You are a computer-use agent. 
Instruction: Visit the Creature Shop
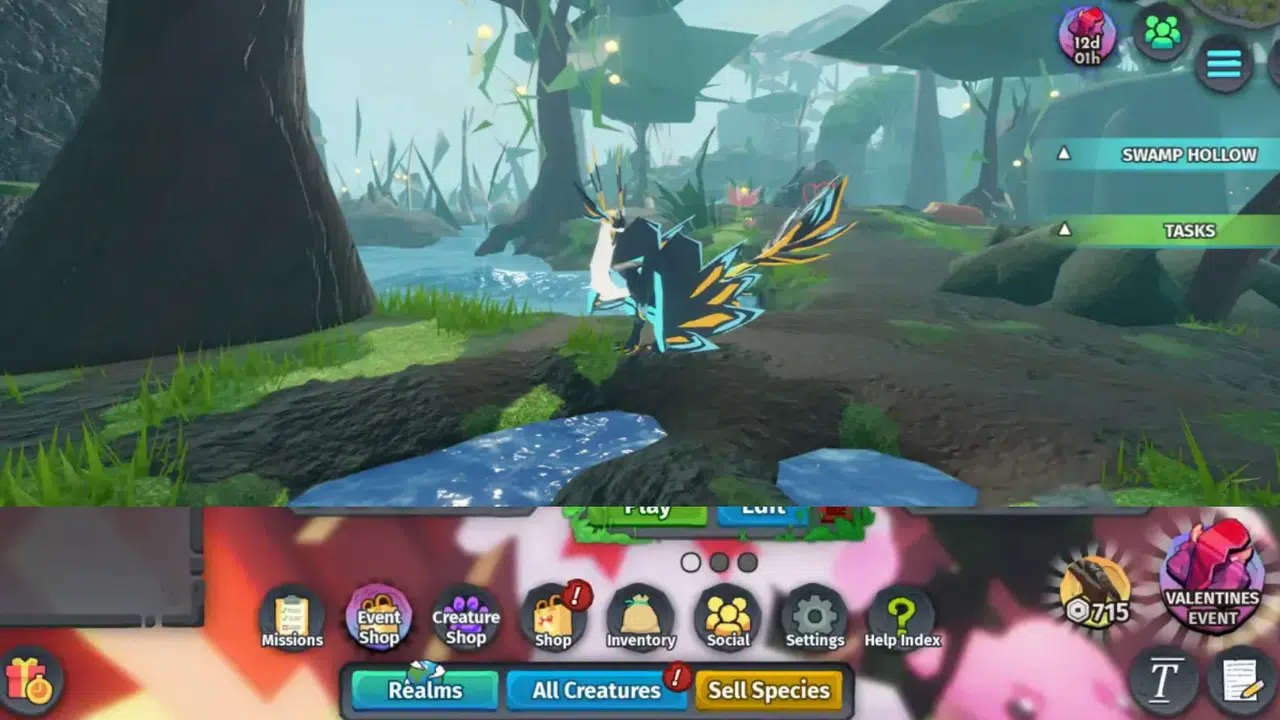[466, 619]
